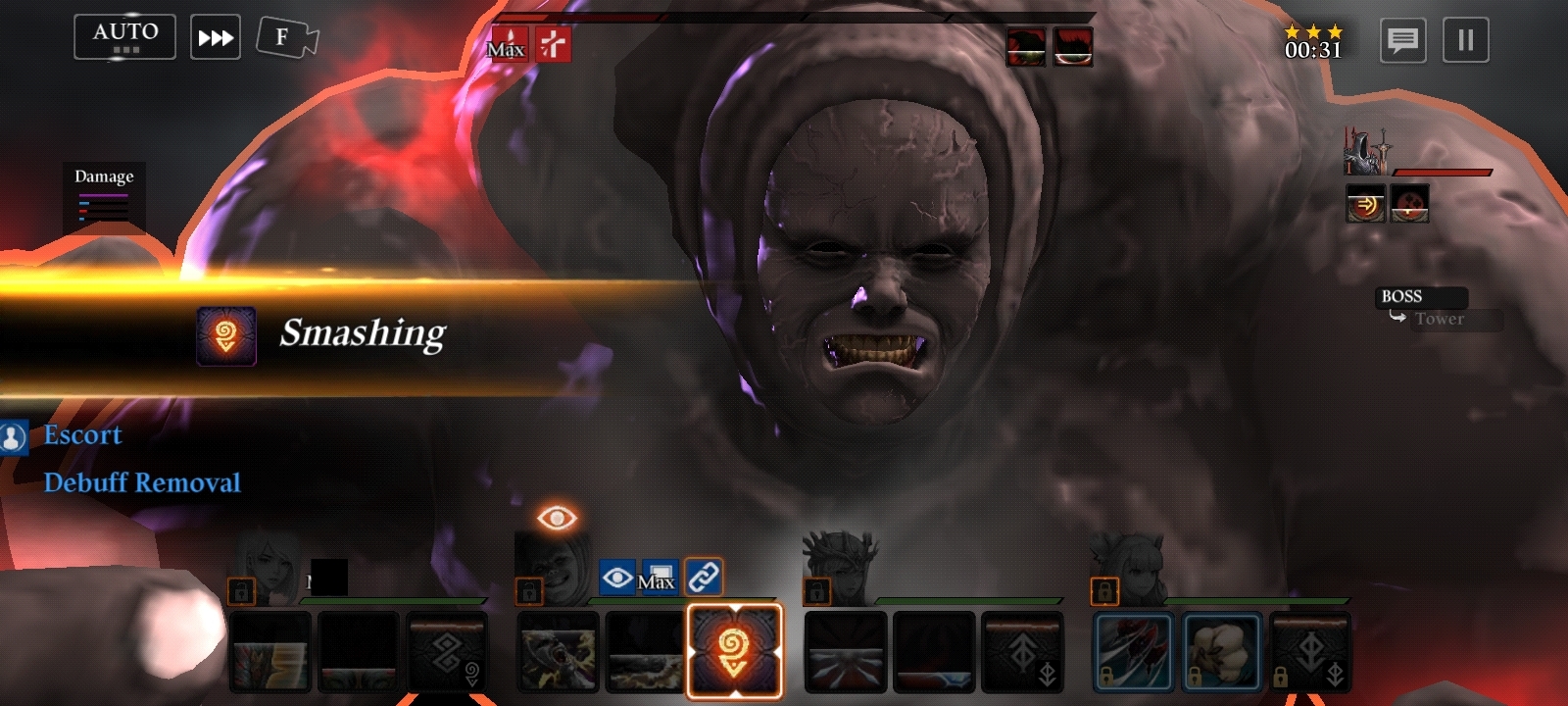The image size is (1568, 706).
Task: Select the crowned hero portrait
Action: [840, 567]
